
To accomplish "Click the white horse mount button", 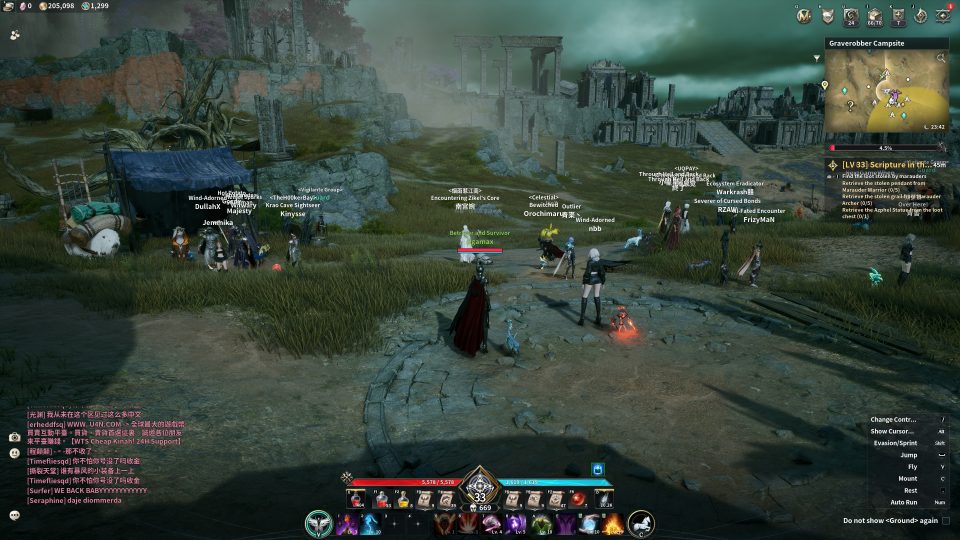I will click(x=640, y=522).
